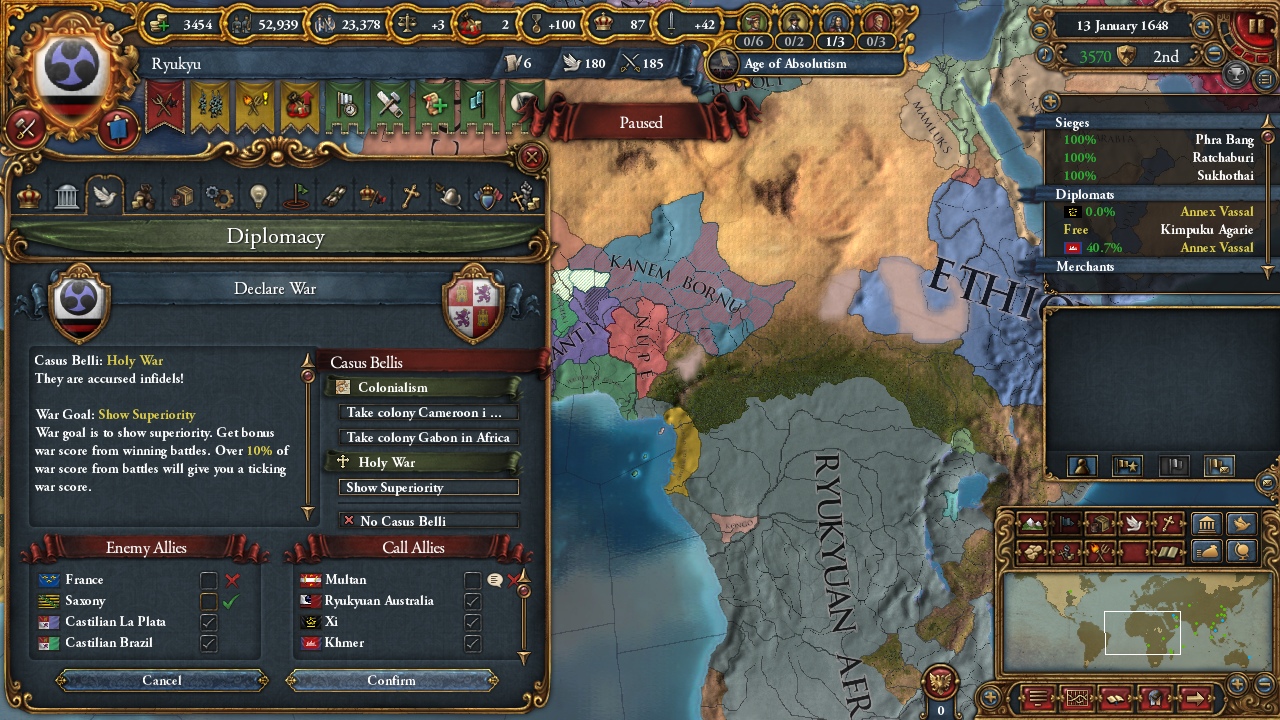Image resolution: width=1280 pixels, height=720 pixels.
Task: Click the paused banner at map top
Action: click(x=639, y=122)
